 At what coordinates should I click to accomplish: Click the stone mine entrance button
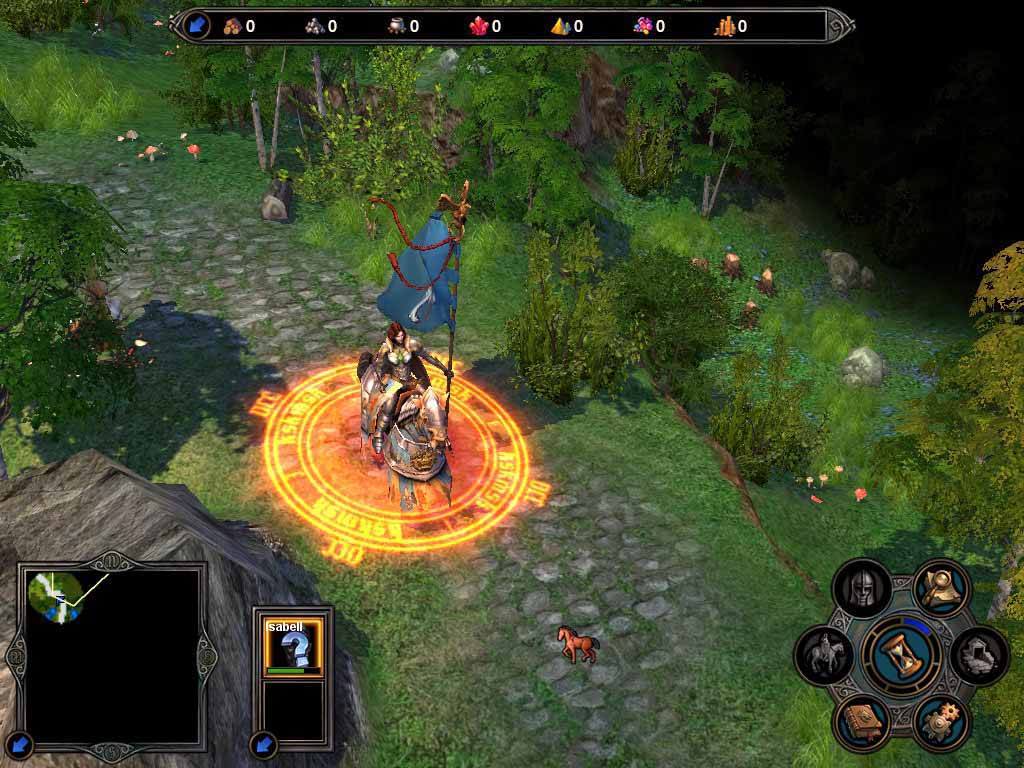(978, 655)
